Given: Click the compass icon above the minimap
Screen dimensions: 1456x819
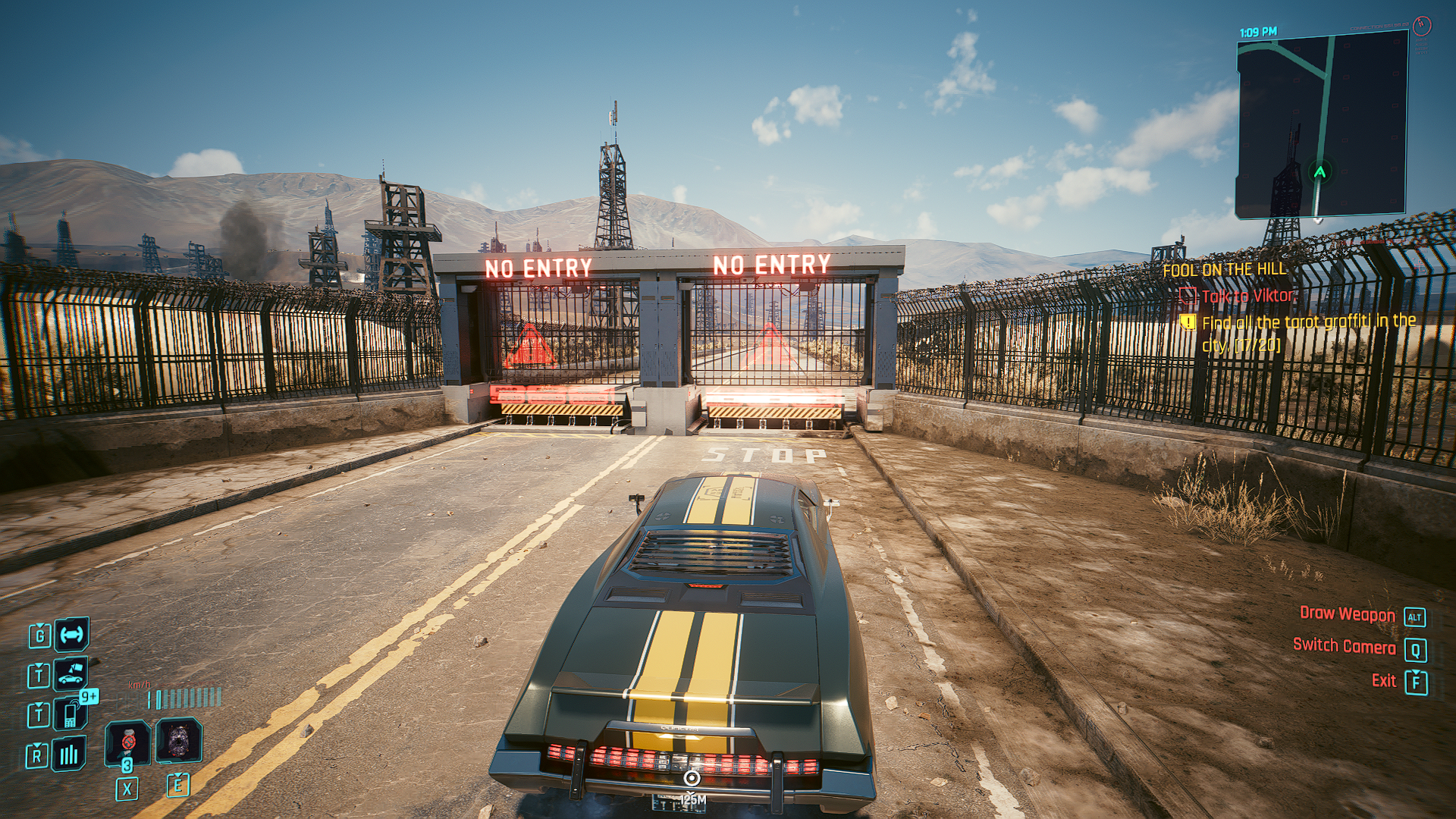Looking at the screenshot, I should pyautogui.click(x=1422, y=26).
